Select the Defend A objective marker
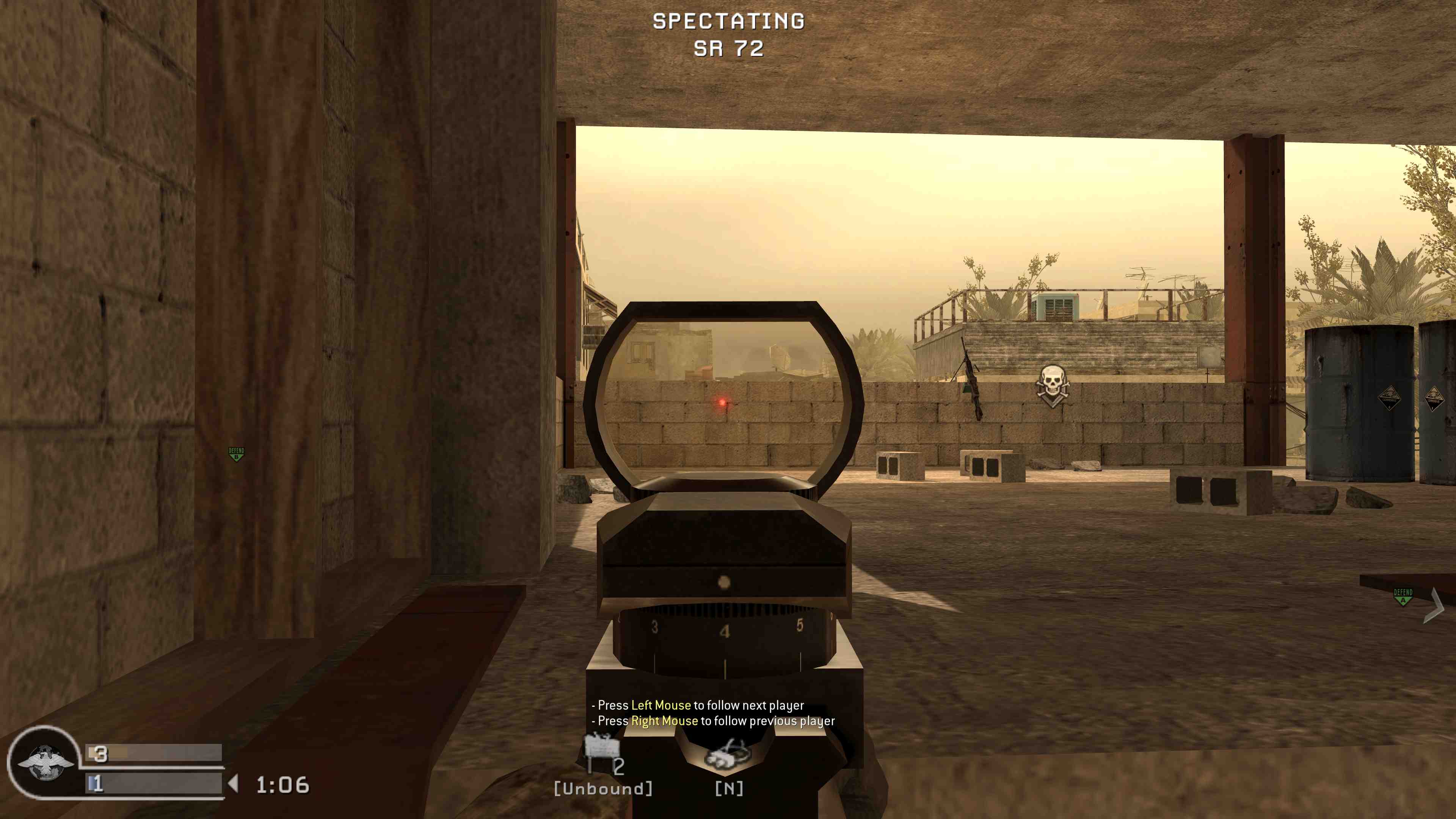Image resolution: width=1456 pixels, height=819 pixels. [1402, 596]
